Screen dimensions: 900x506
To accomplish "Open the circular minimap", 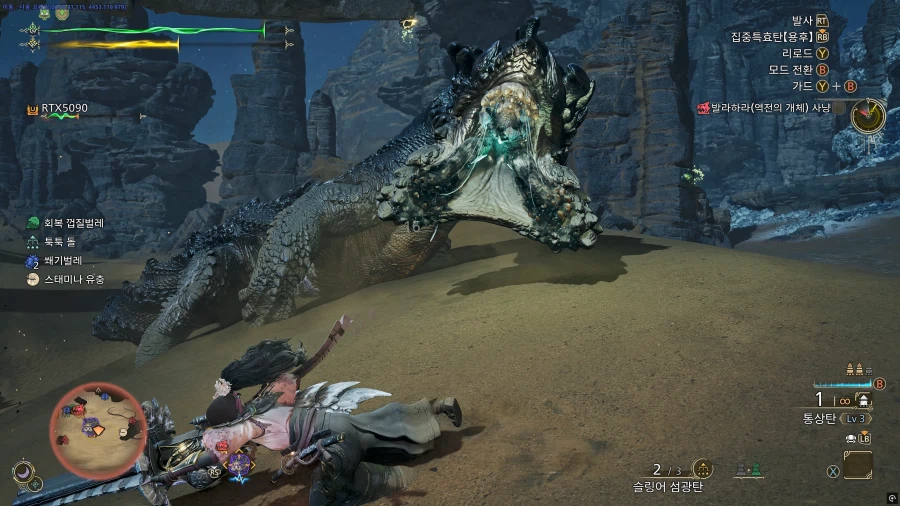I will (x=98, y=430).
